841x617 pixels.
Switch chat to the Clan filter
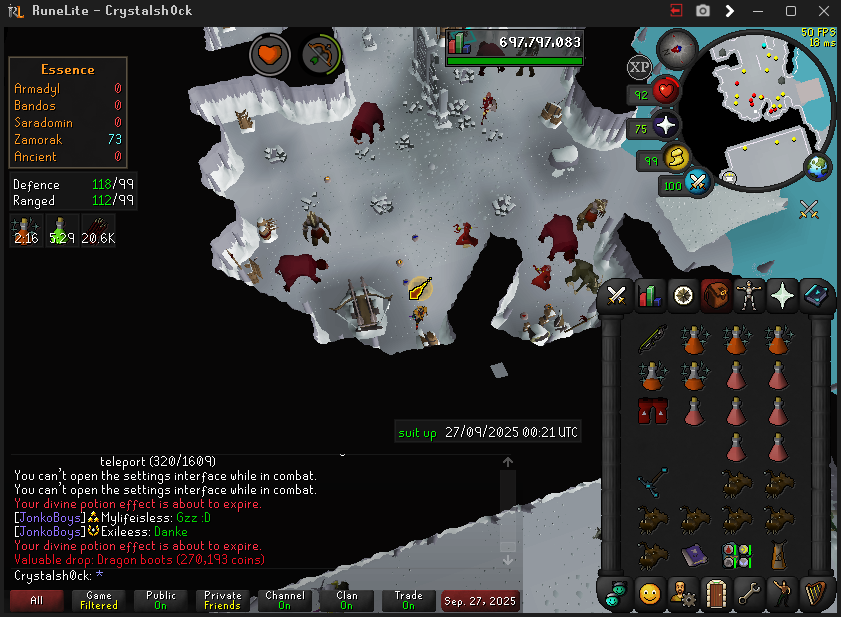346,601
